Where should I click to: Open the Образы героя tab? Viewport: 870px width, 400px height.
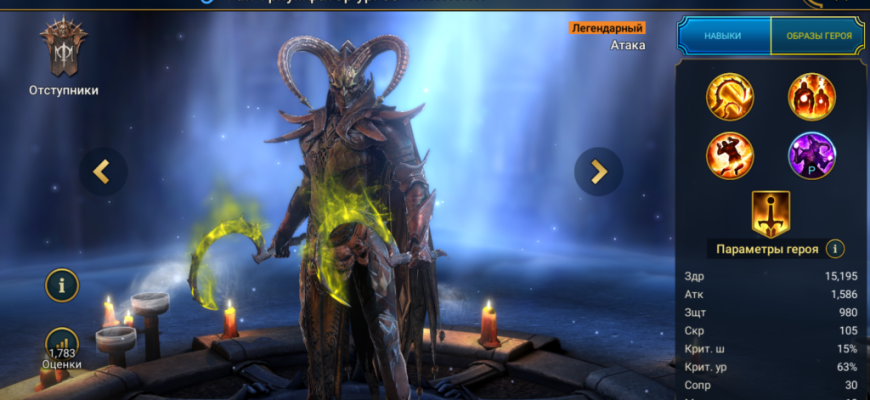click(x=816, y=36)
